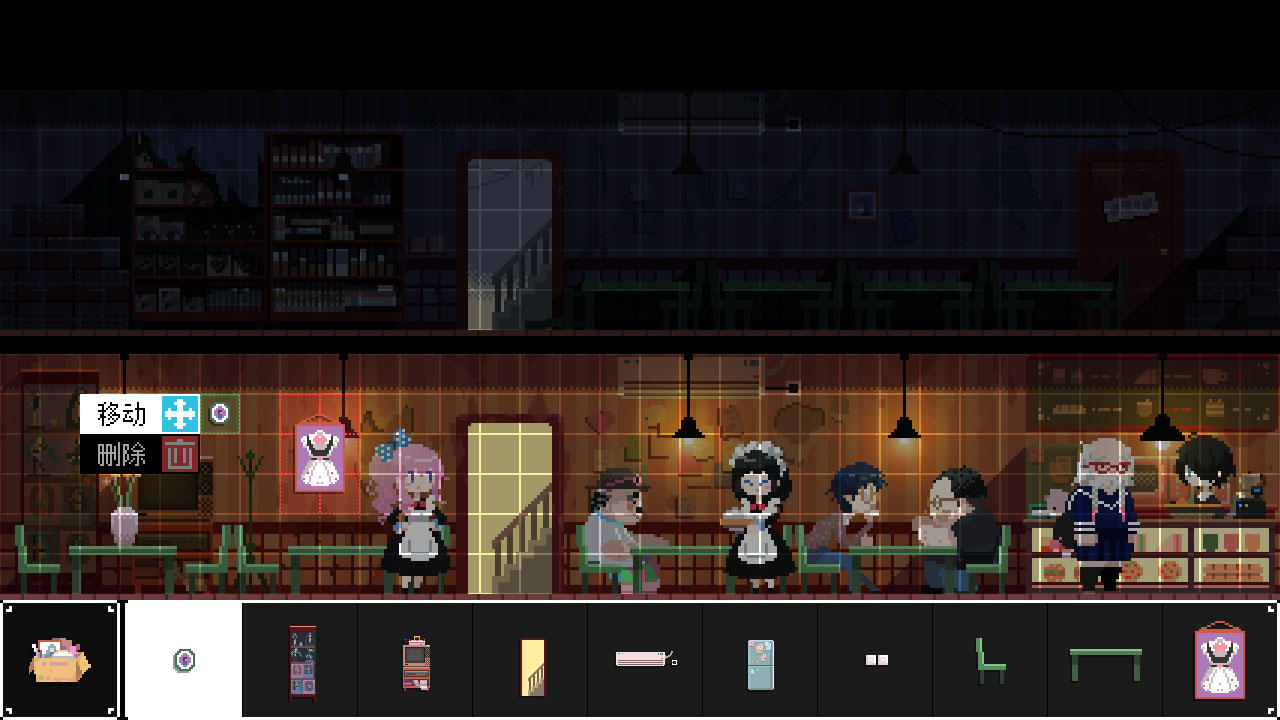Choose the green chair item

990,660
